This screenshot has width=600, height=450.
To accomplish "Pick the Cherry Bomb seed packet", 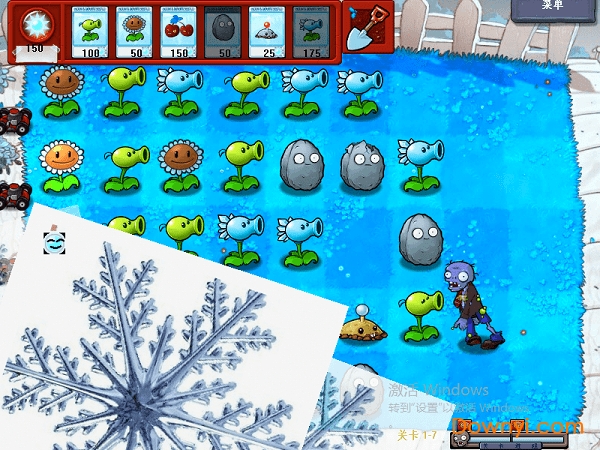I will pos(180,32).
